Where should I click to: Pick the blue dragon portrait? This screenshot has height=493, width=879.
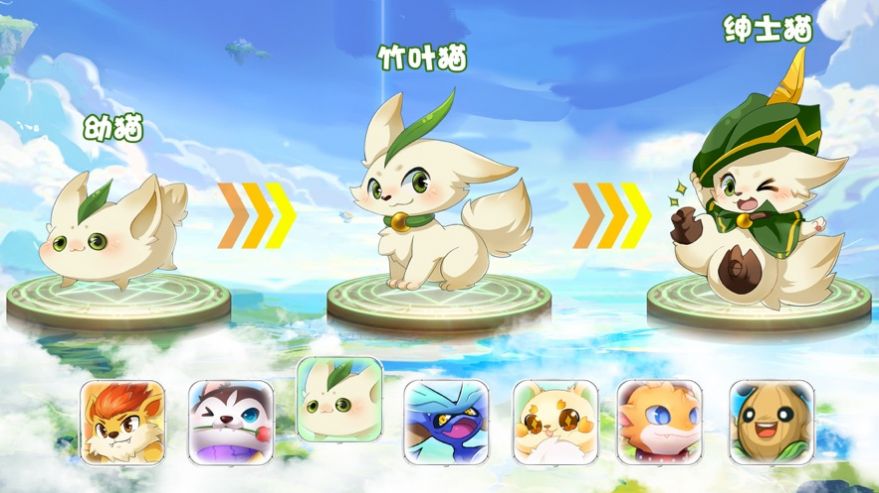[x=446, y=422]
